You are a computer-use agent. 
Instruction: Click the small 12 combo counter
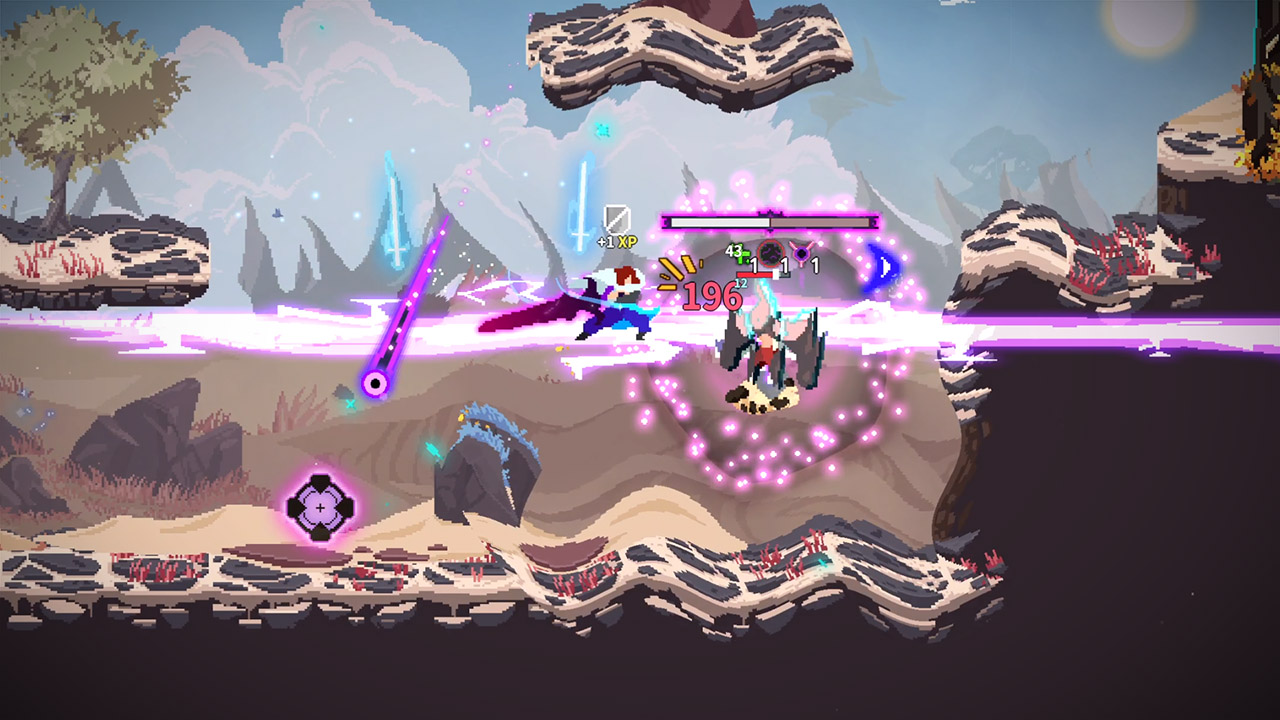coord(738,283)
